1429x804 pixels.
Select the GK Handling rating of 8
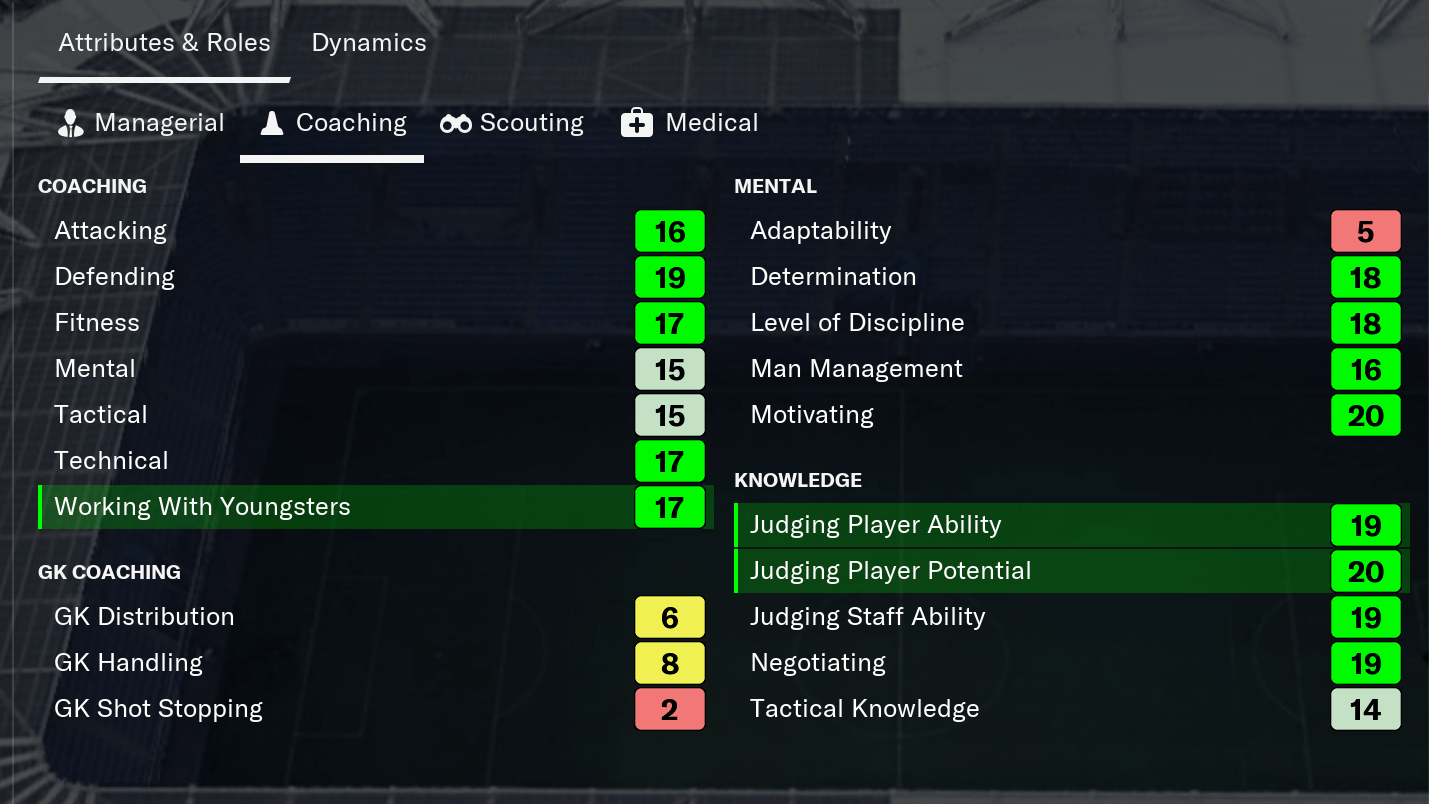[x=669, y=663]
